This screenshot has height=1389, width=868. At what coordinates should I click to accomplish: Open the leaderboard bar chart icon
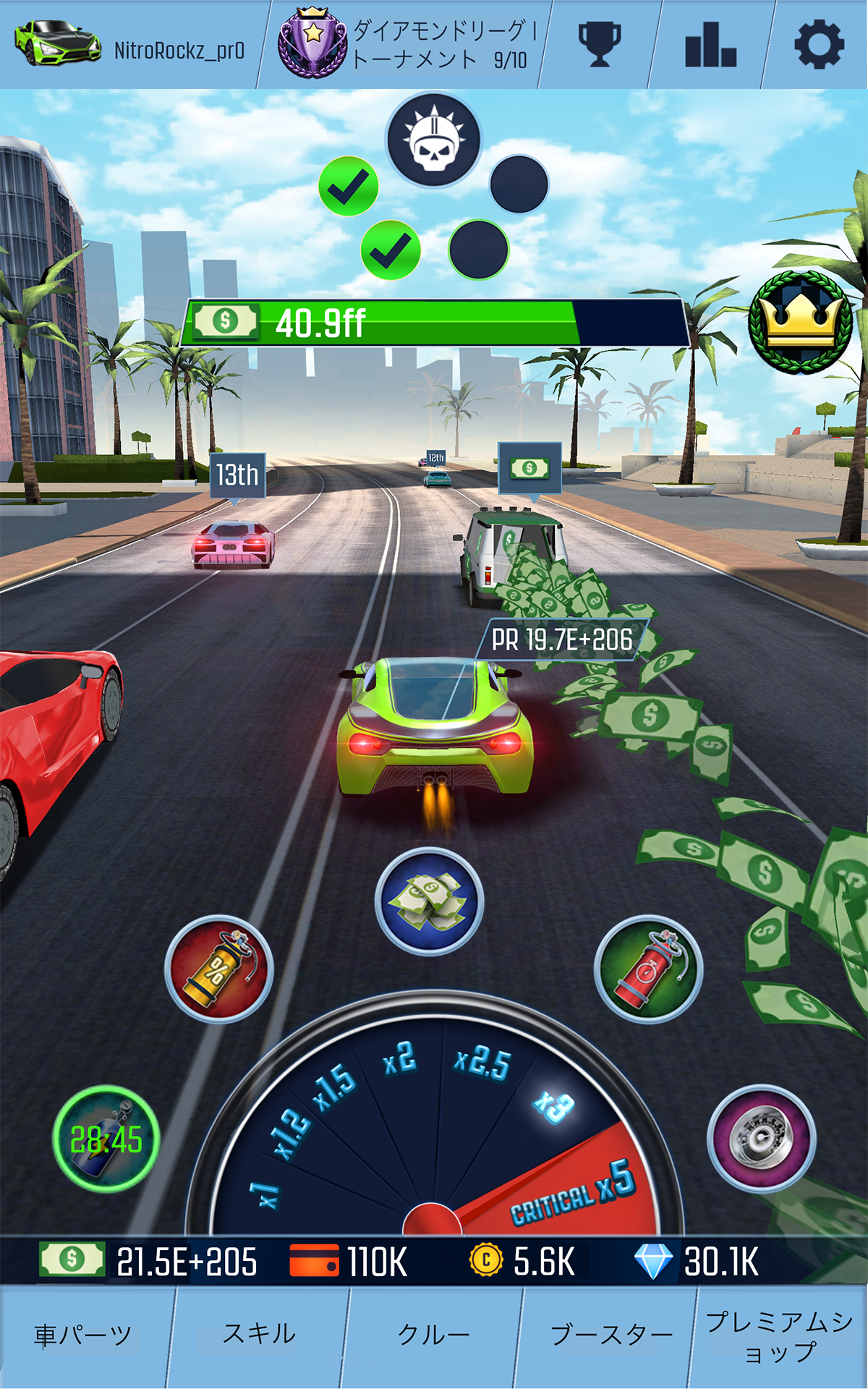(x=710, y=45)
